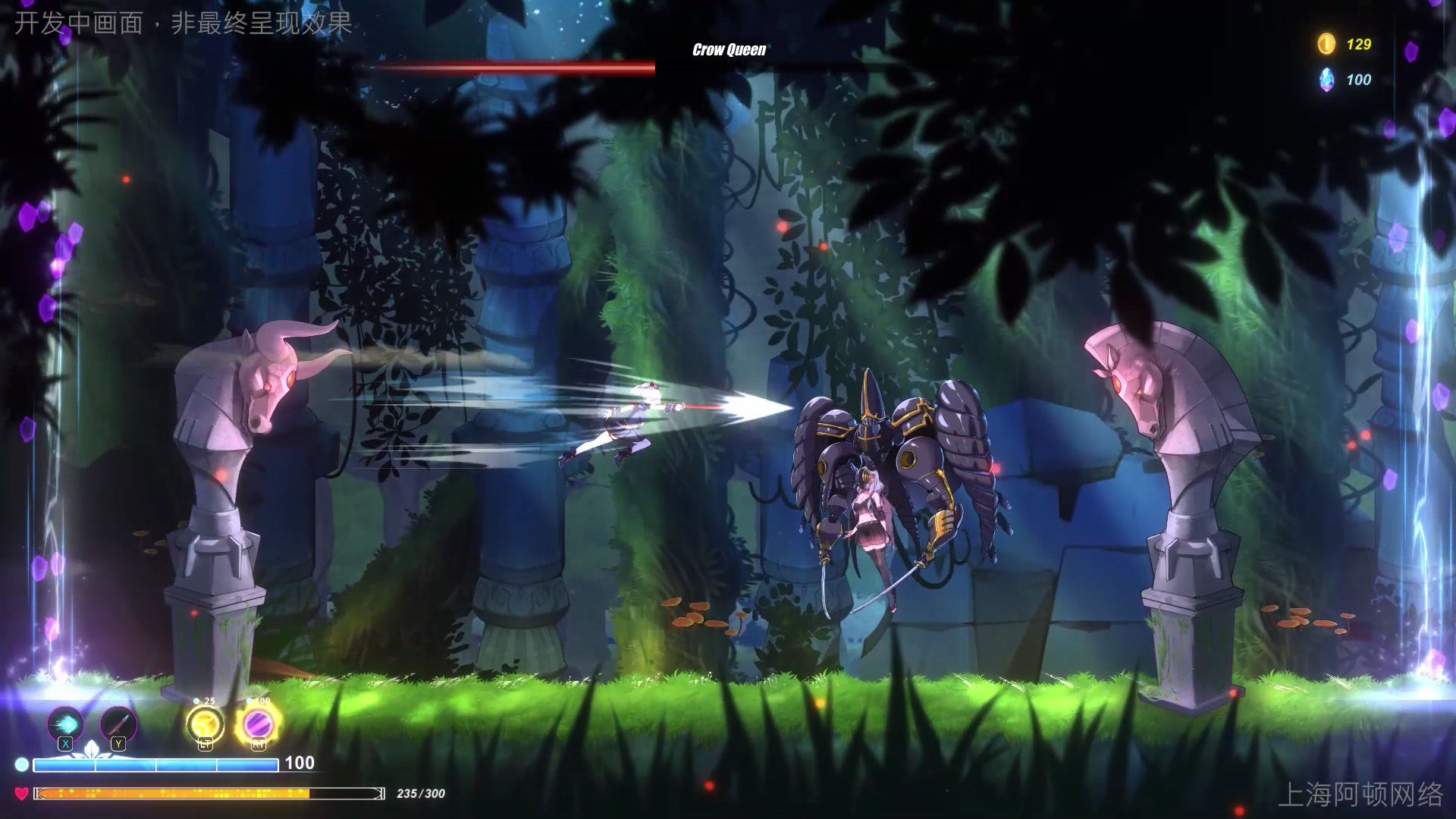
Task: Select the red katana weapon skill
Action: click(x=118, y=723)
